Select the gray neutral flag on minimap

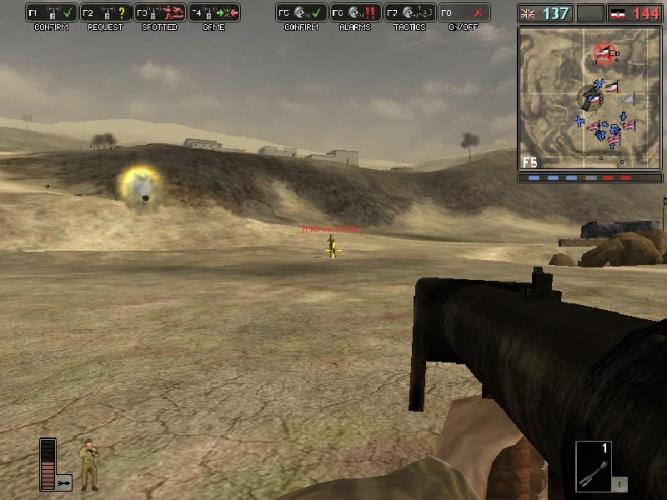[x=627, y=98]
